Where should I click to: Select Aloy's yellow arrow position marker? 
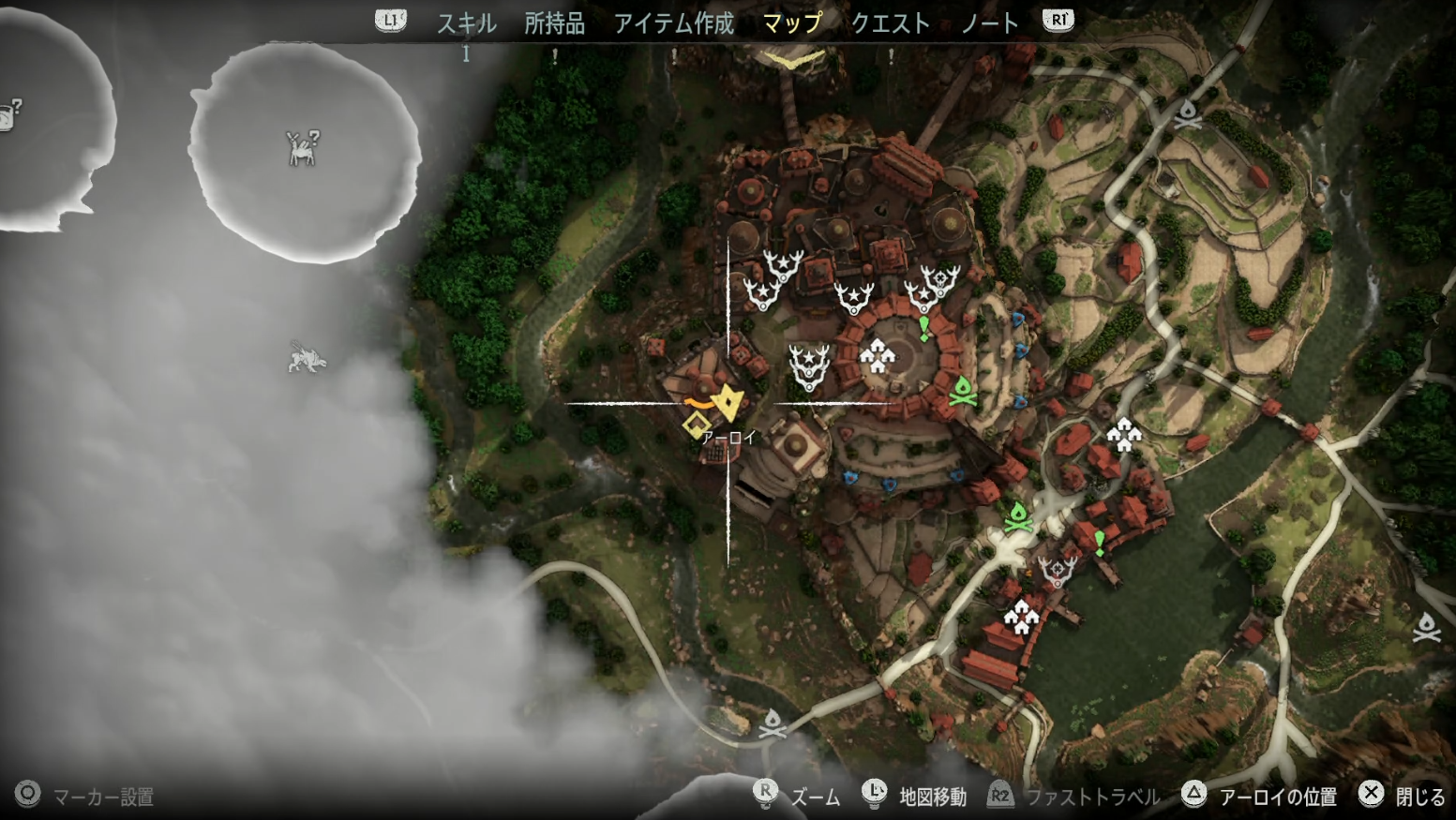pyautogui.click(x=728, y=403)
